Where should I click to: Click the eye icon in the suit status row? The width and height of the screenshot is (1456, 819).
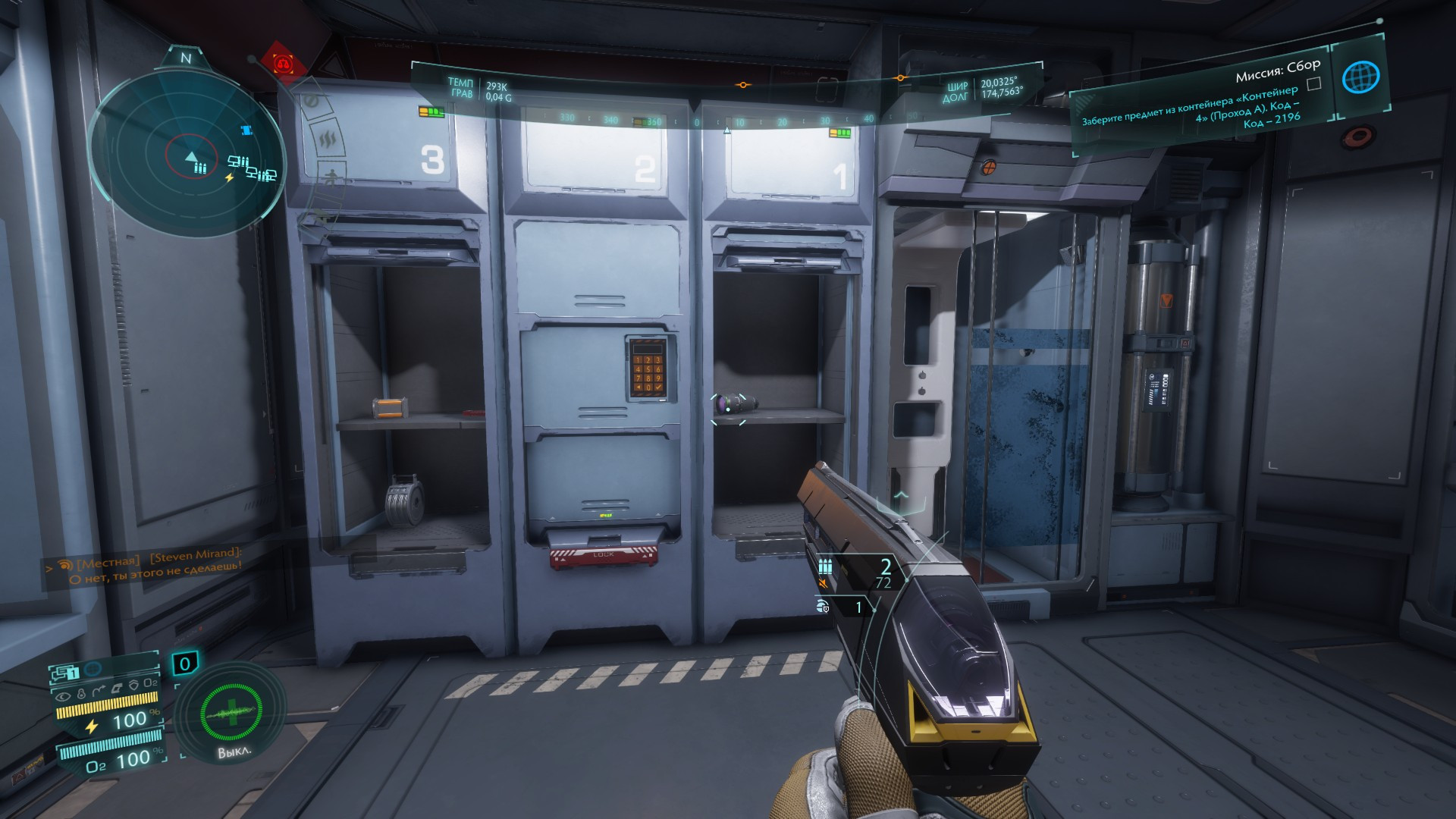[x=64, y=695]
